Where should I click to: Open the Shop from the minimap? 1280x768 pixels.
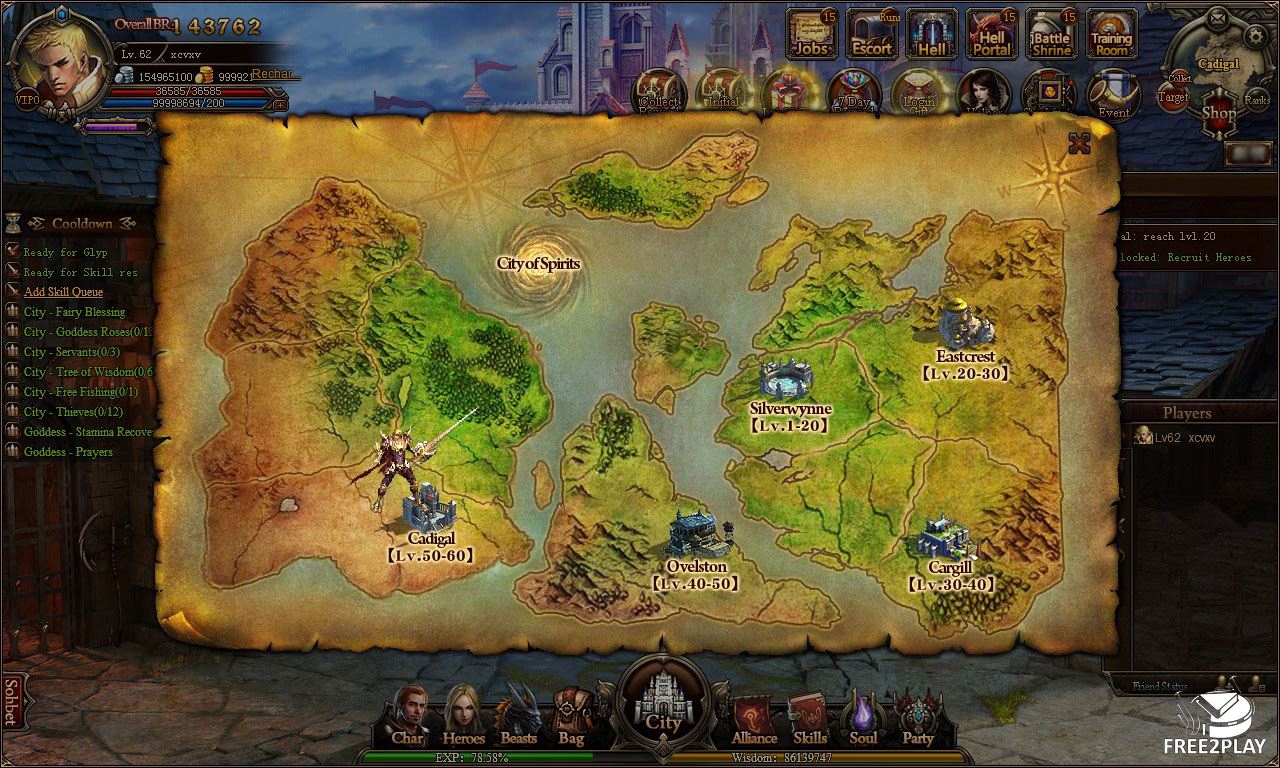coord(1219,106)
